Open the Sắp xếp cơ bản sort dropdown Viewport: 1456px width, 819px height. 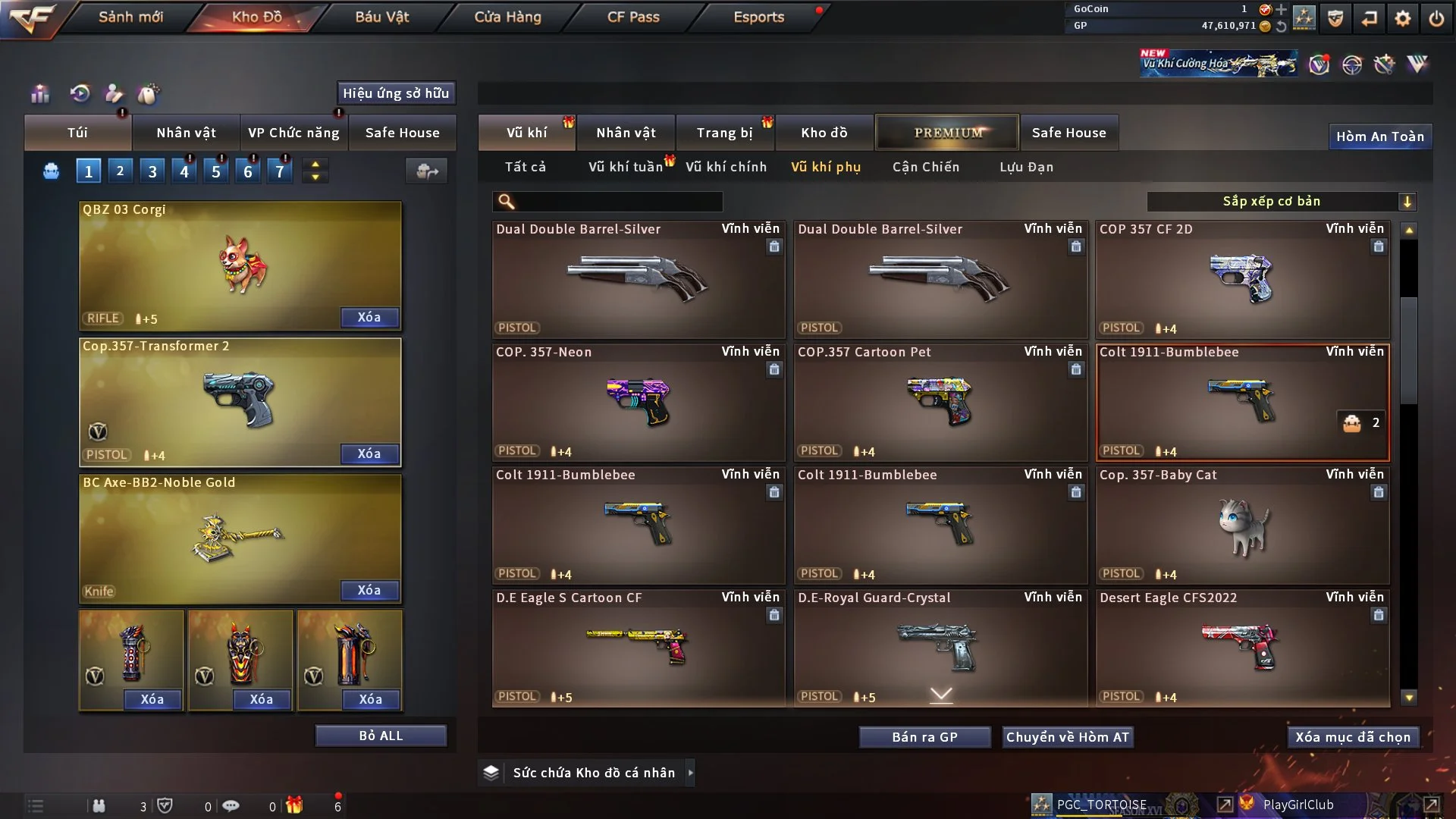tap(1281, 202)
